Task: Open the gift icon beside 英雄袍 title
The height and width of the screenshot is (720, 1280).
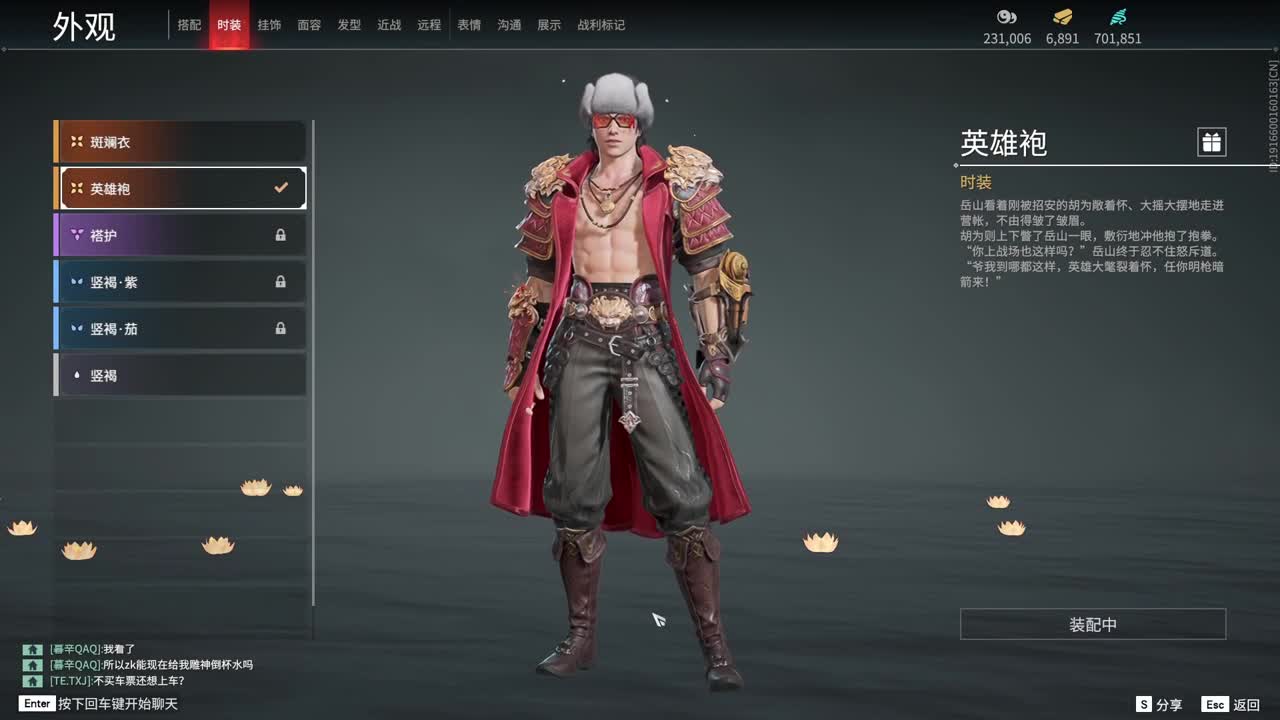Action: (1211, 141)
